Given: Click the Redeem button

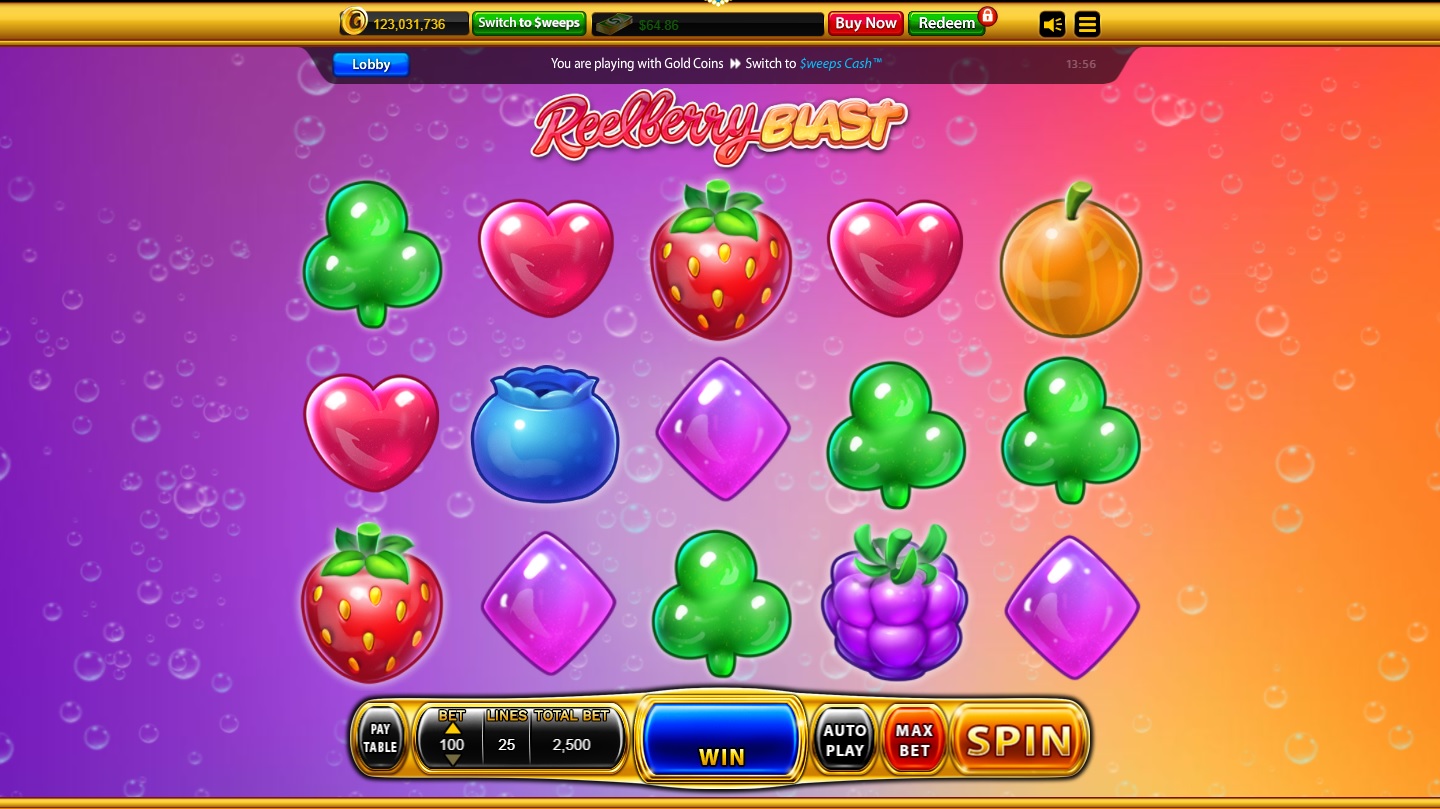Looking at the screenshot, I should 945,23.
